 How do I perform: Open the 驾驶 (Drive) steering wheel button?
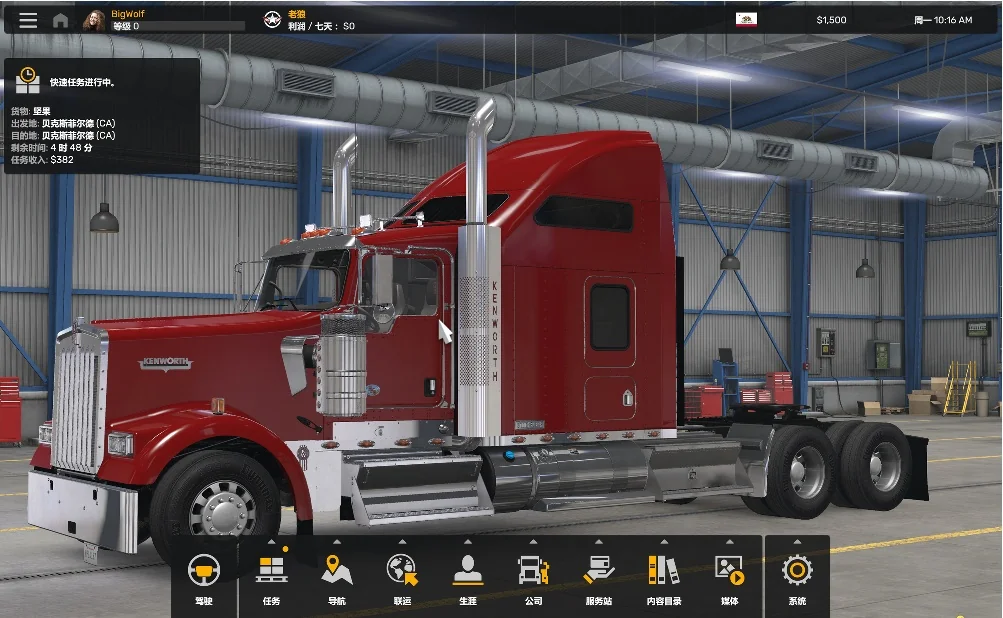[x=204, y=576]
